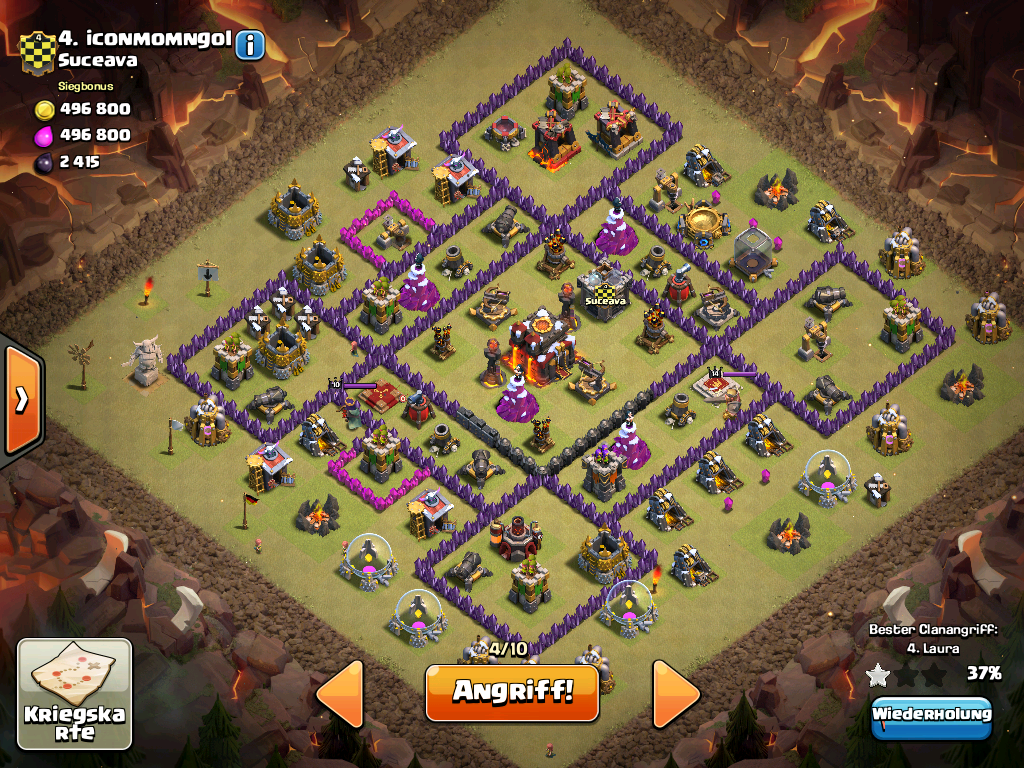Watch the Wiederholung replay
Viewport: 1024px width, 768px height.
[931, 716]
